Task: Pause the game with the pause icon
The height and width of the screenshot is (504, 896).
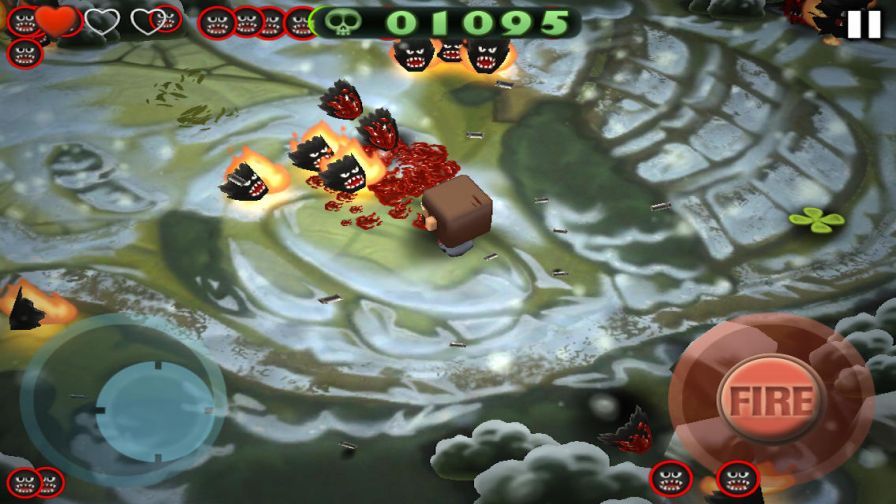Action: pyautogui.click(x=864, y=24)
